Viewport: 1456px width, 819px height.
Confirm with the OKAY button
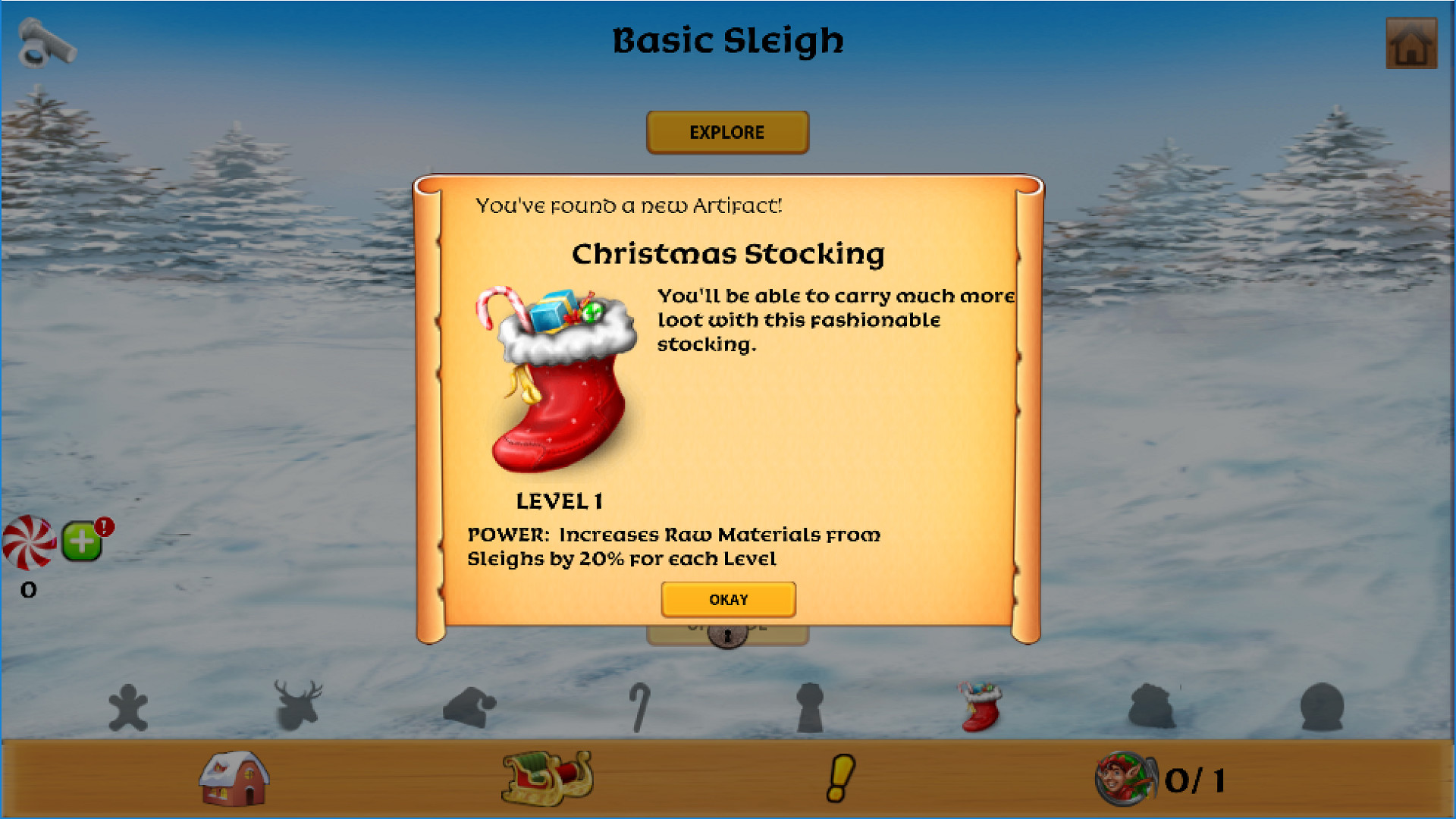click(x=728, y=599)
